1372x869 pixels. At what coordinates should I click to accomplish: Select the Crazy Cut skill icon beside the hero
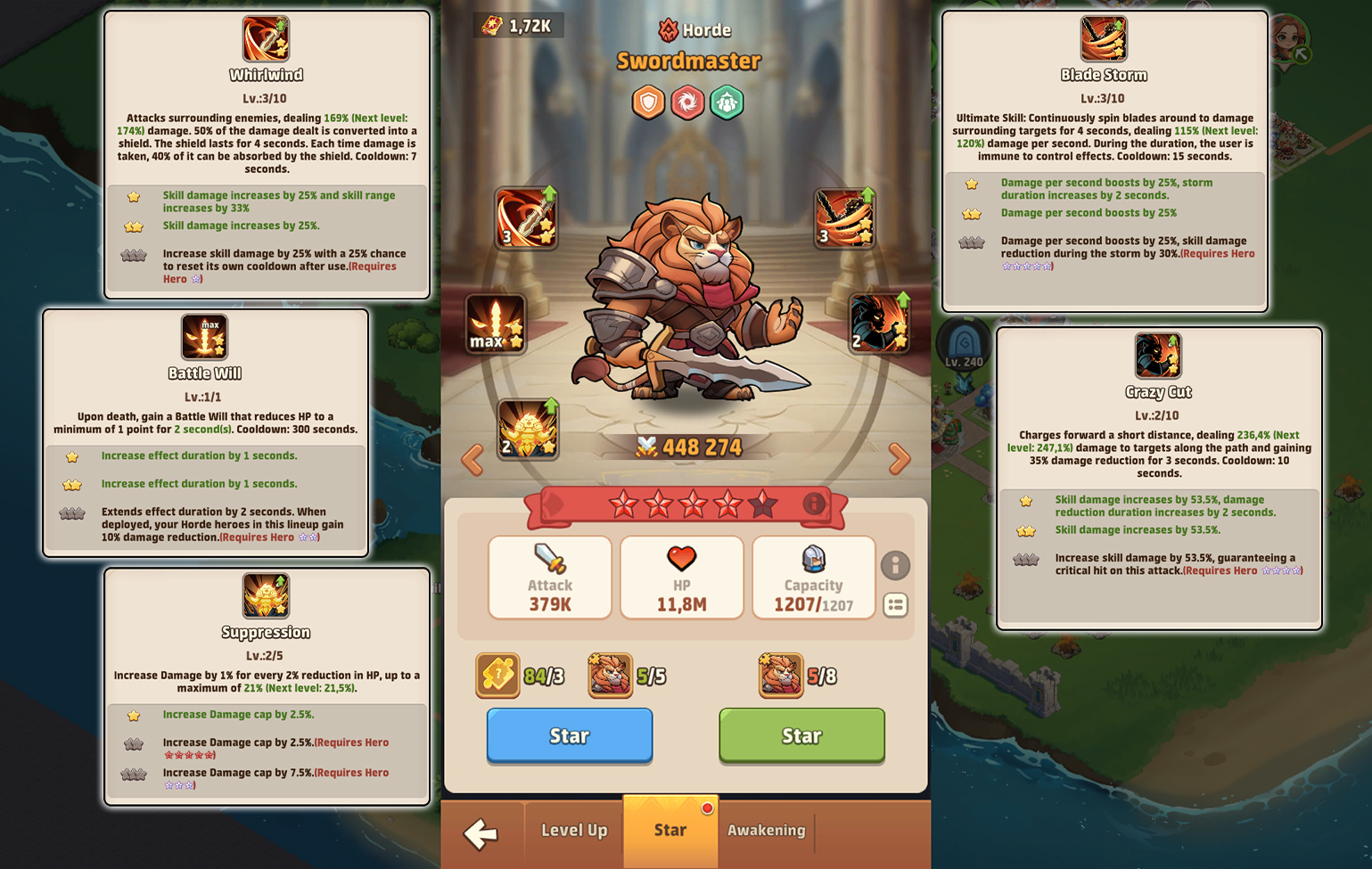click(x=879, y=323)
